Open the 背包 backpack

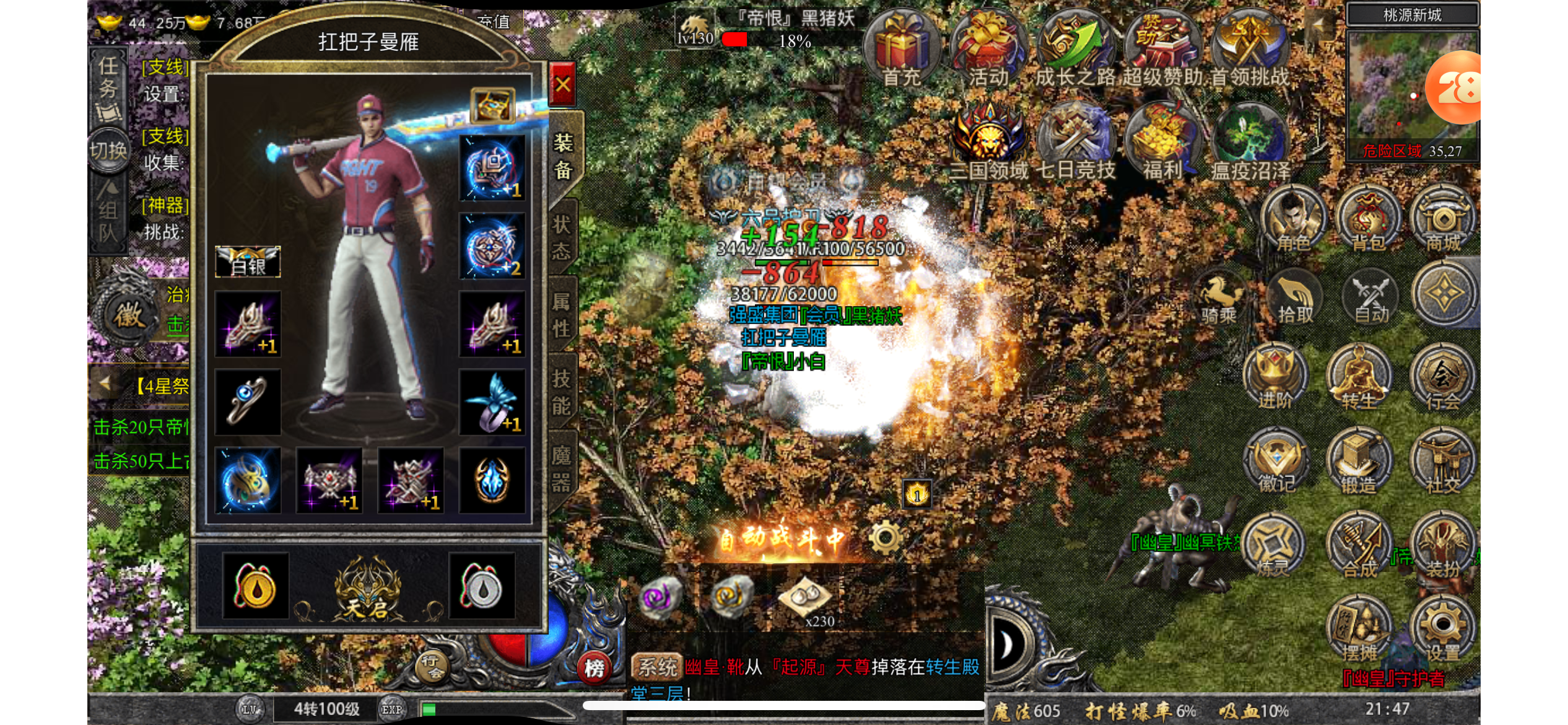(1368, 220)
